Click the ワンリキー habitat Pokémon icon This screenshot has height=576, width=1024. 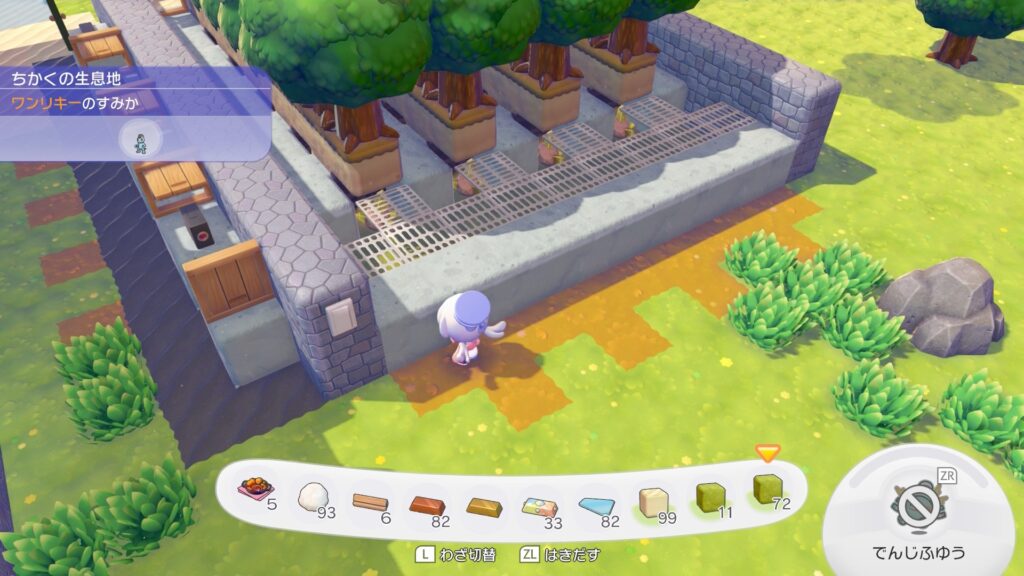[x=140, y=139]
